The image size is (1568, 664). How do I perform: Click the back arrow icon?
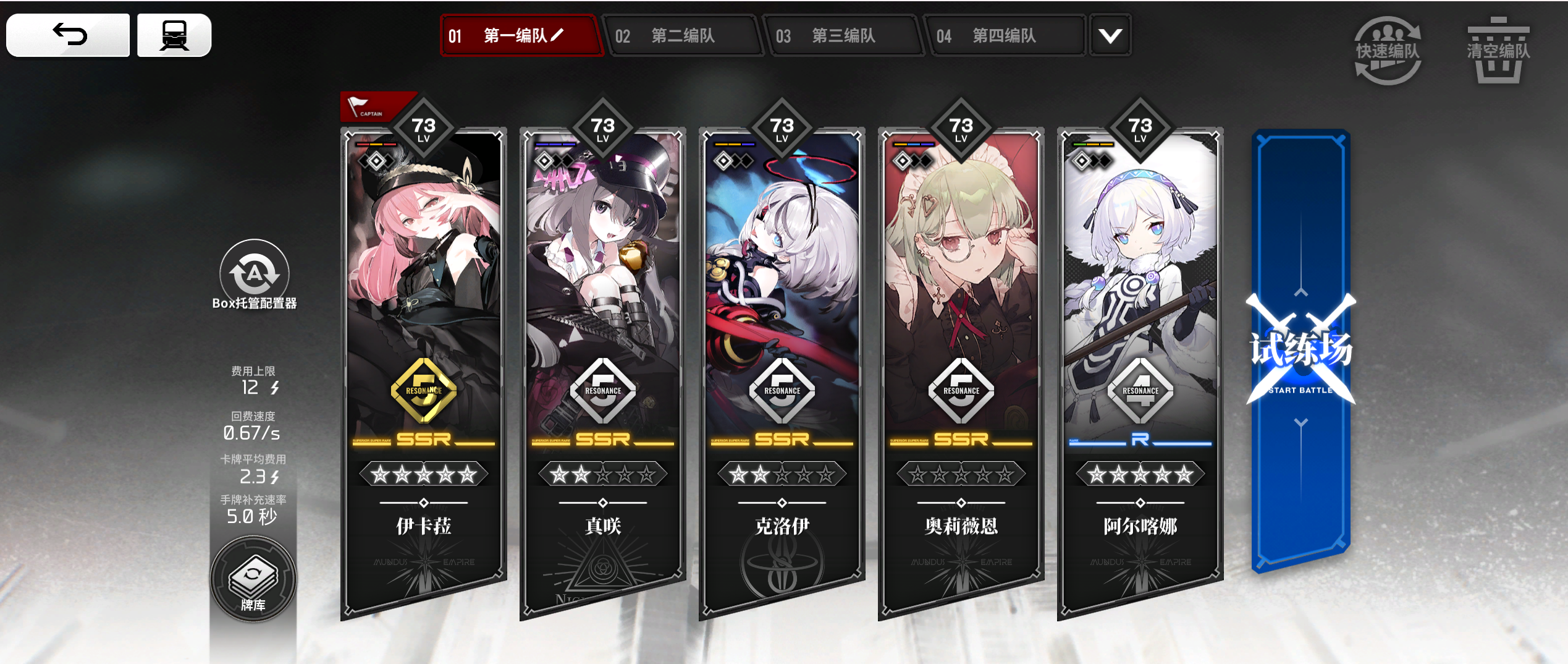(68, 35)
